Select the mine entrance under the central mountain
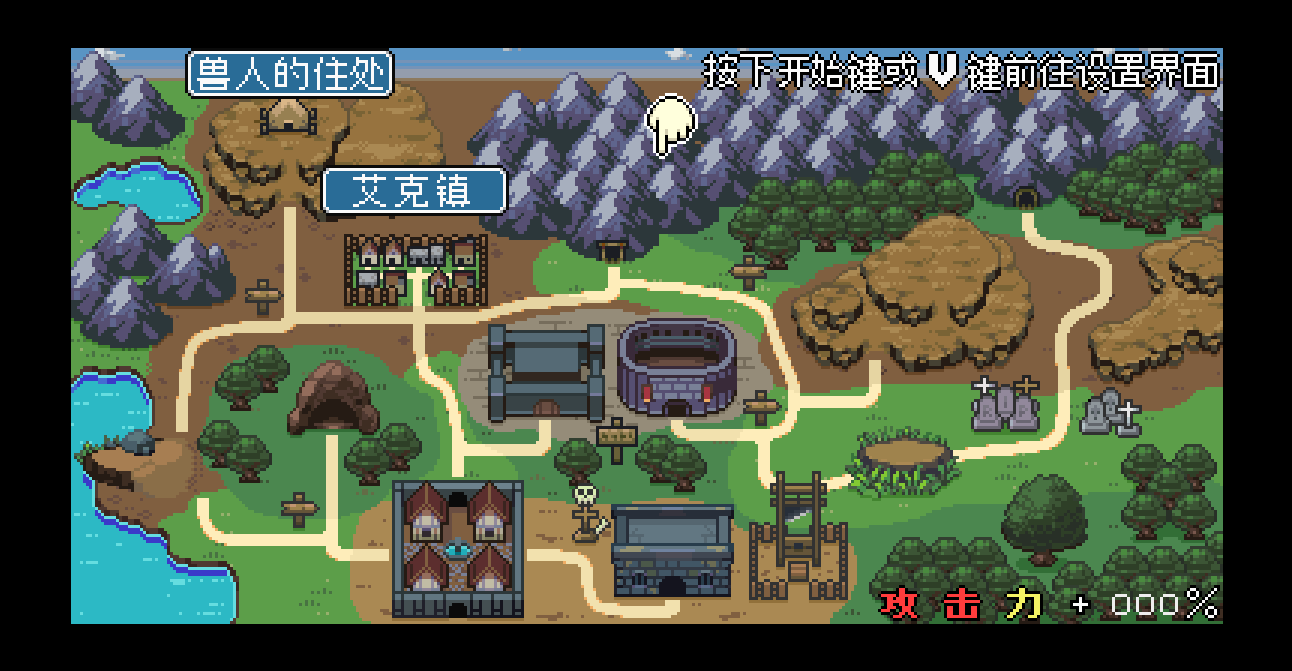Viewport: 1292px width, 671px height. tap(611, 250)
